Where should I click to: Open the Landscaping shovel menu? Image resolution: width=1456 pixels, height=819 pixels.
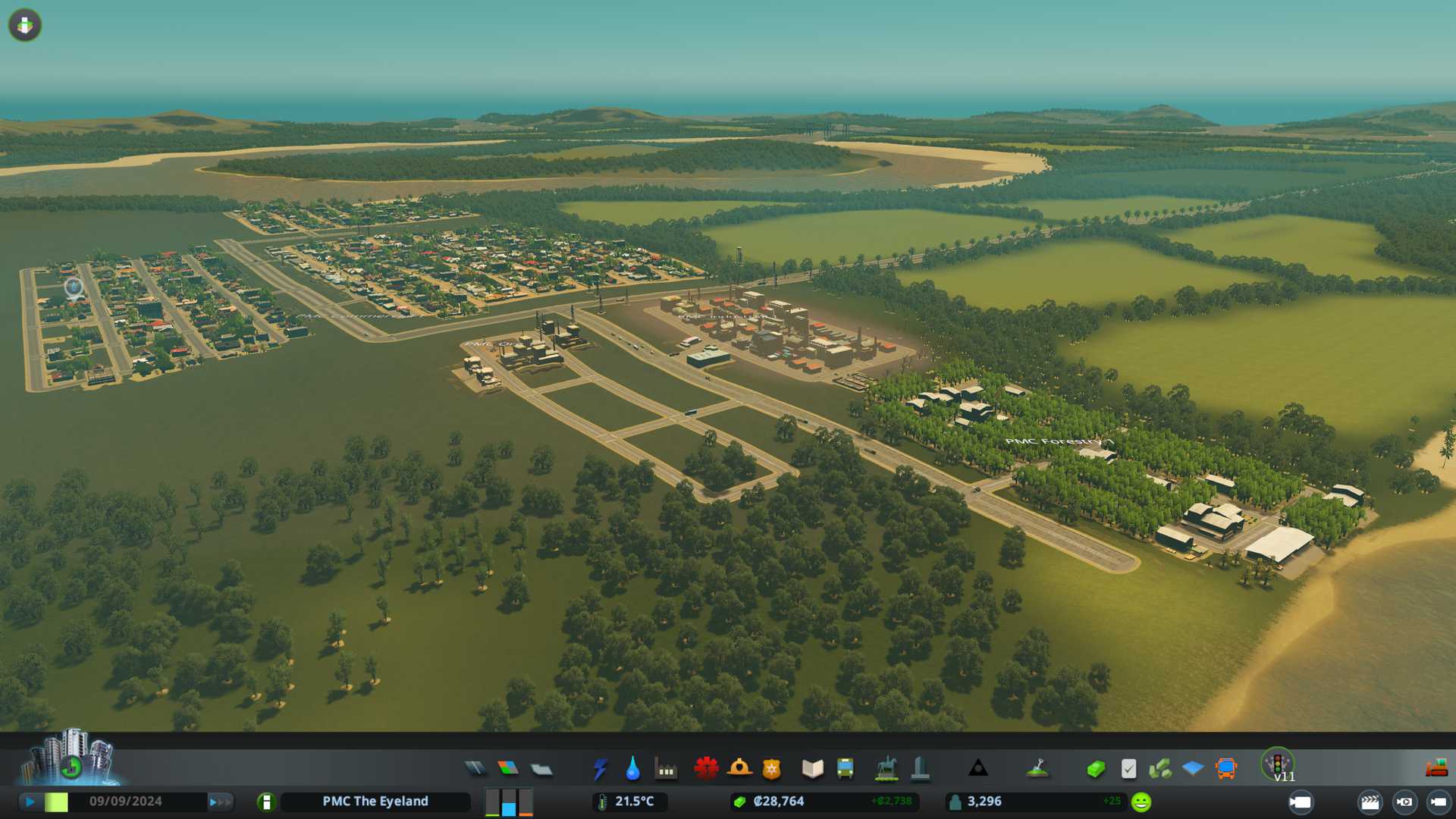coord(1037,769)
